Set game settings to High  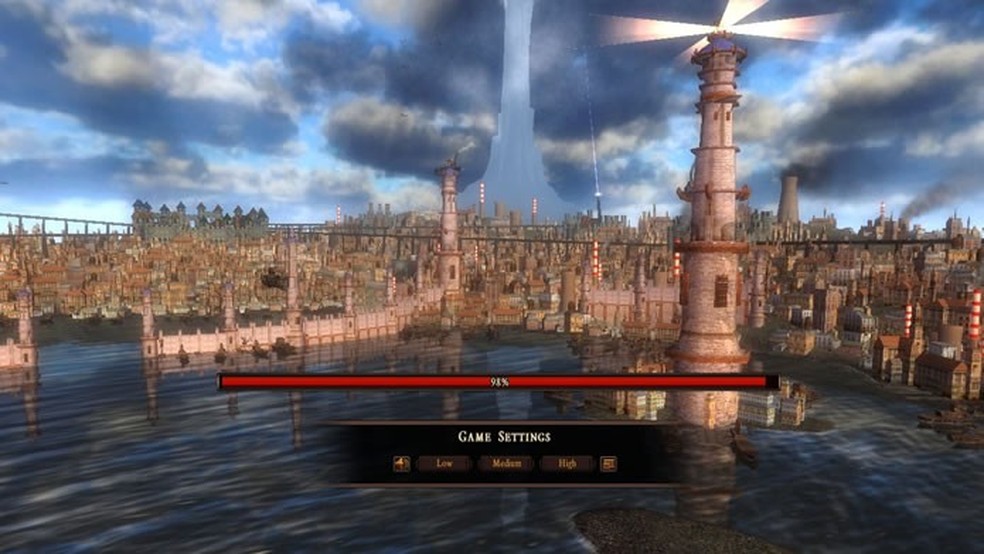click(567, 464)
